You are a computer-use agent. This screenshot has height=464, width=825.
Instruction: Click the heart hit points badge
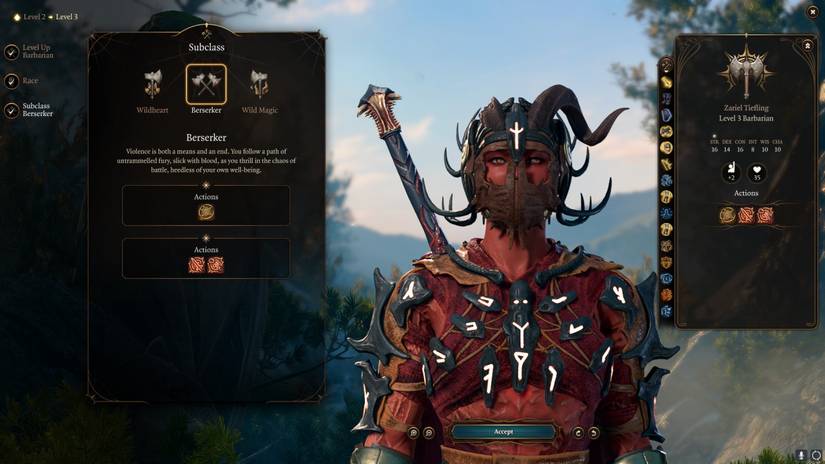tap(757, 172)
